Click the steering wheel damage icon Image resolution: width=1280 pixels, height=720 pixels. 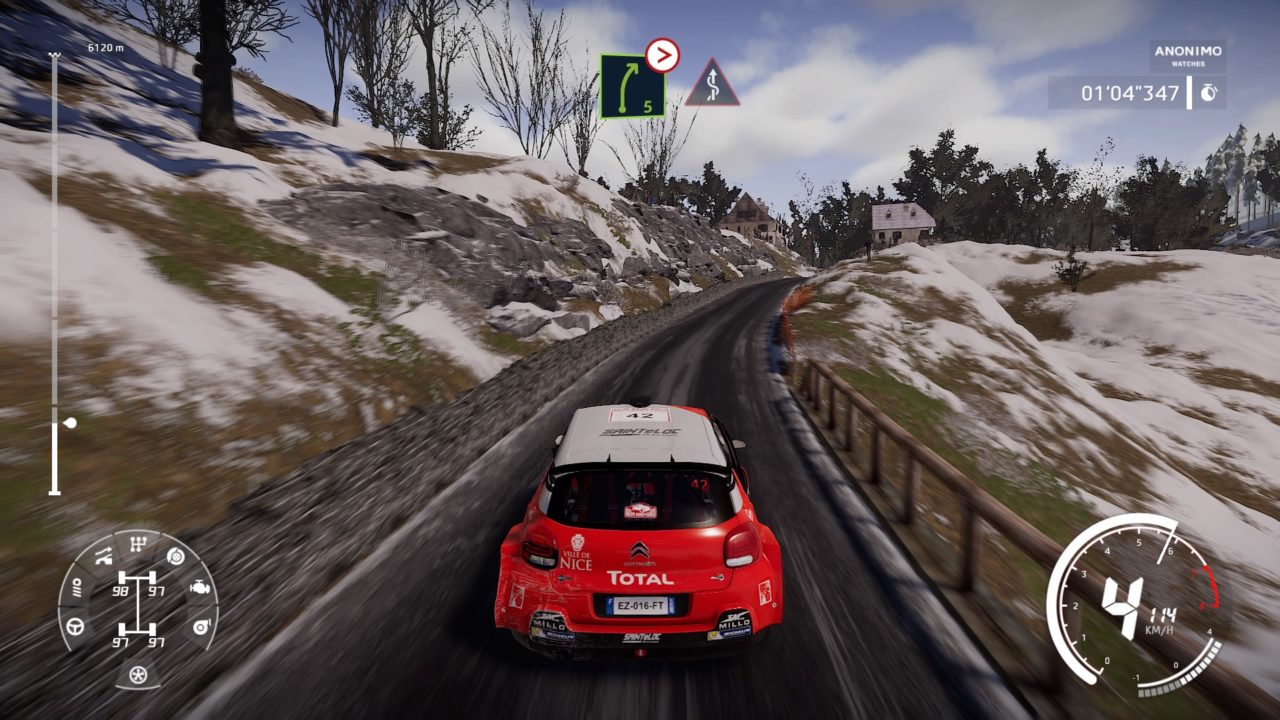point(75,627)
